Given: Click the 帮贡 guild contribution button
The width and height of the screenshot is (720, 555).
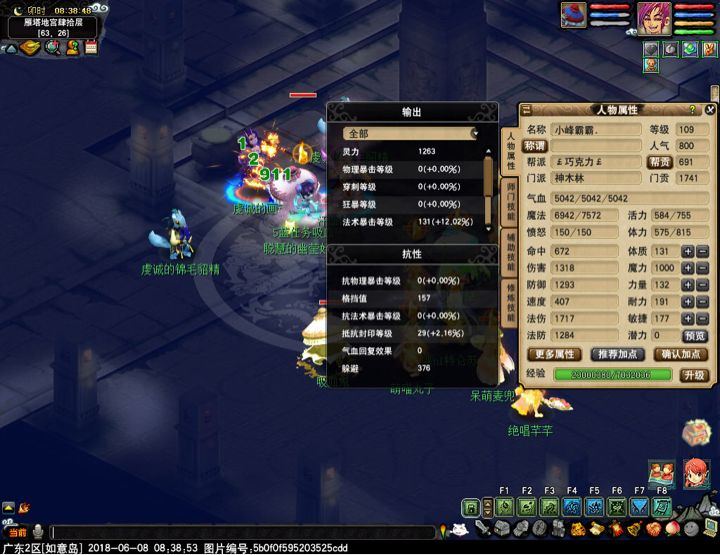Looking at the screenshot, I should (x=659, y=162).
